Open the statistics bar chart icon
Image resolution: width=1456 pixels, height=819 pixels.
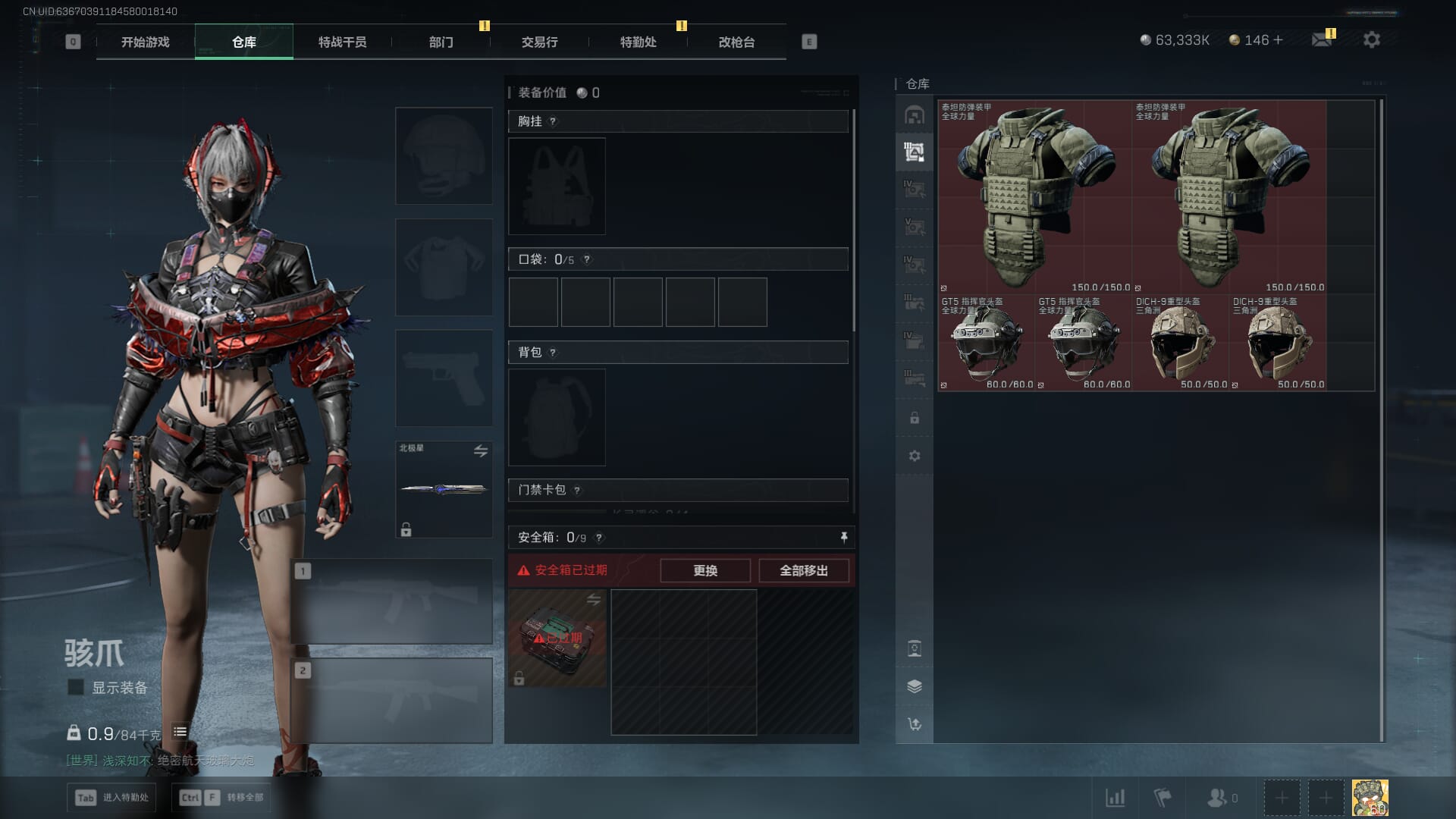(x=1115, y=798)
